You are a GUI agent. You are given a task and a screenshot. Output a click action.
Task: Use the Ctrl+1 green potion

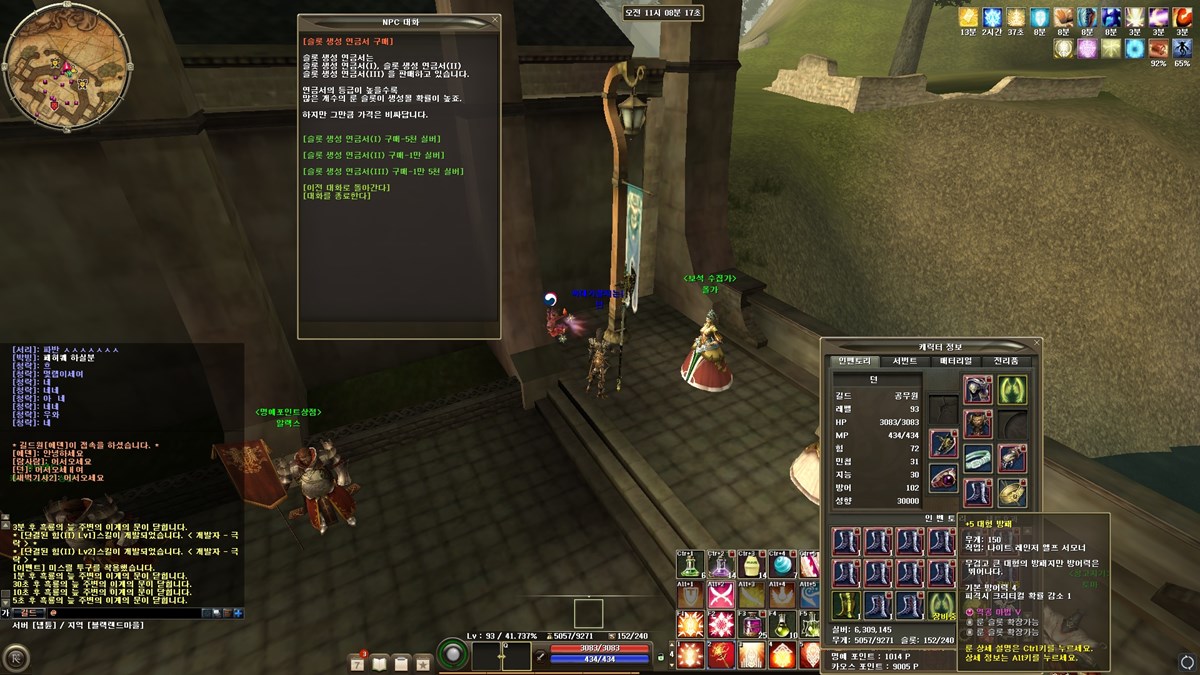(691, 566)
